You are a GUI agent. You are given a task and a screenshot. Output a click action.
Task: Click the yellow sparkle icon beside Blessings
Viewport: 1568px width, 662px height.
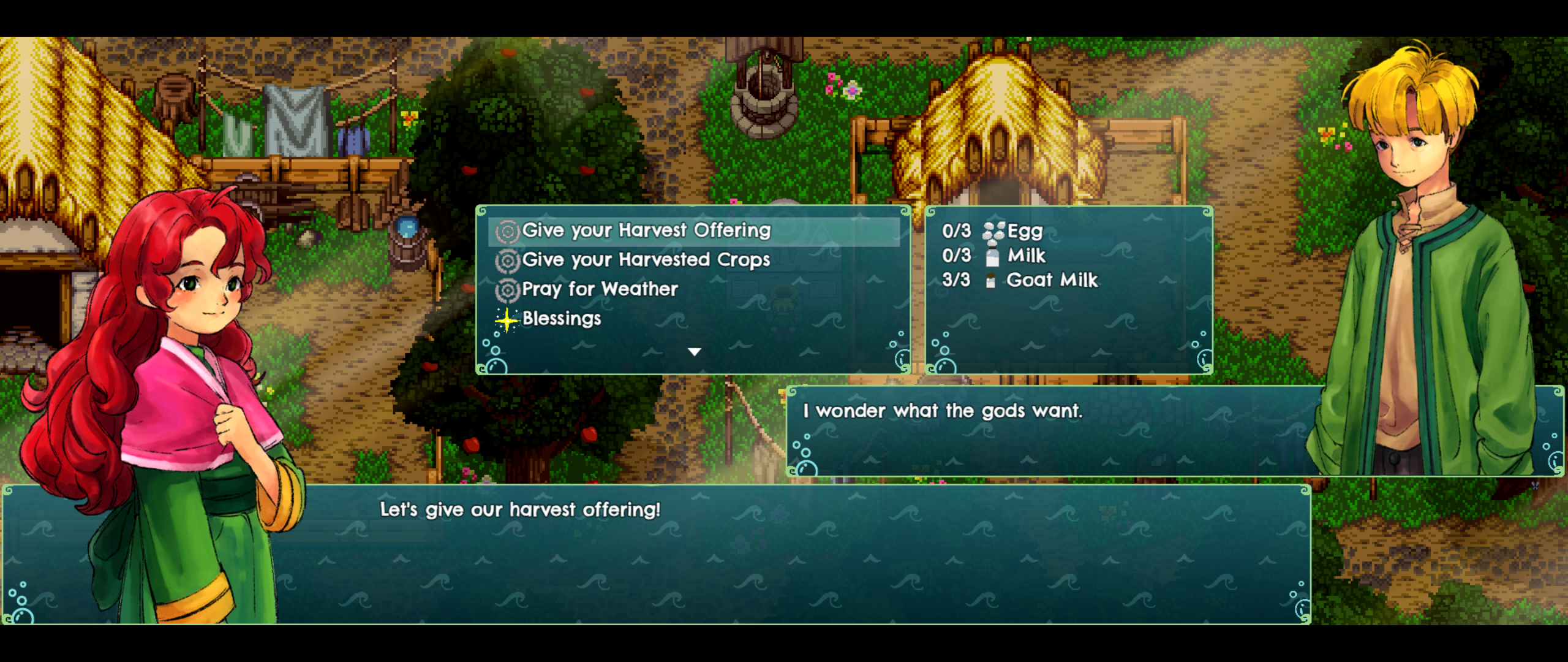(506, 319)
